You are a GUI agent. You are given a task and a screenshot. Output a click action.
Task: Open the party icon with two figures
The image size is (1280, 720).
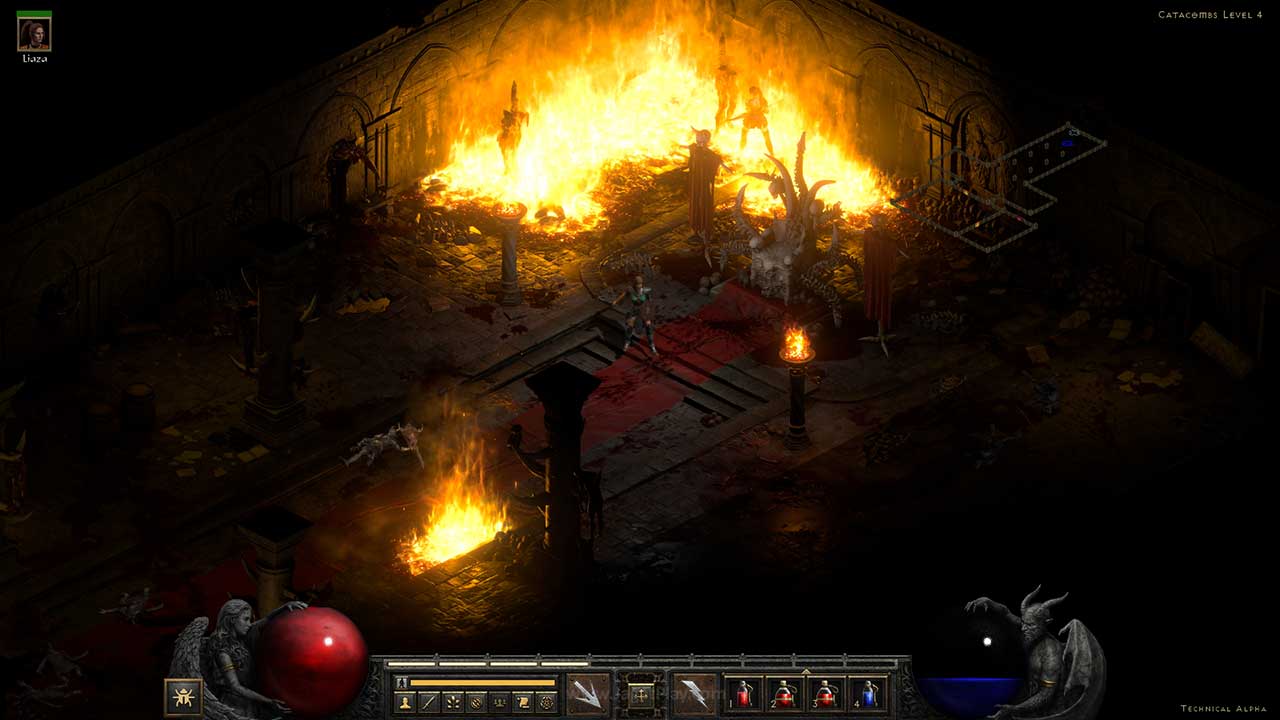point(499,702)
